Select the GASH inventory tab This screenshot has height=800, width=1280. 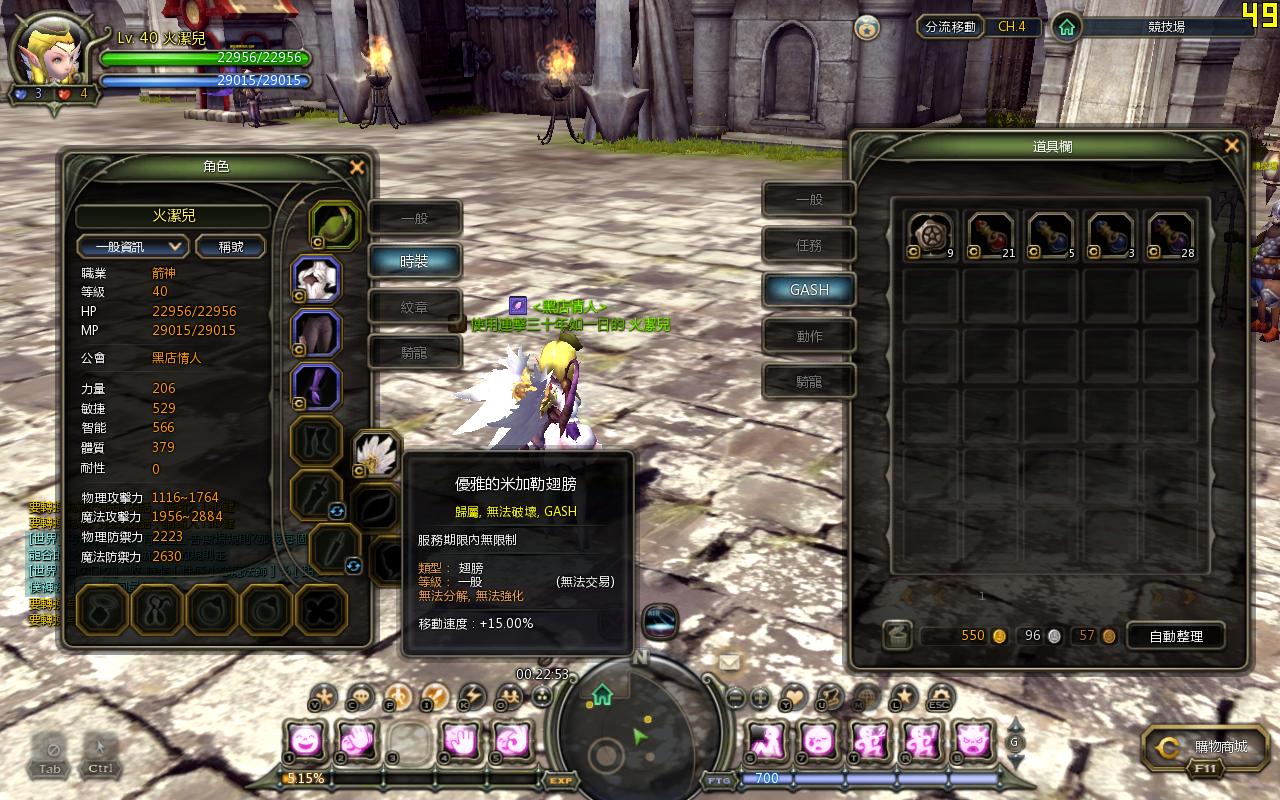pyautogui.click(x=809, y=290)
